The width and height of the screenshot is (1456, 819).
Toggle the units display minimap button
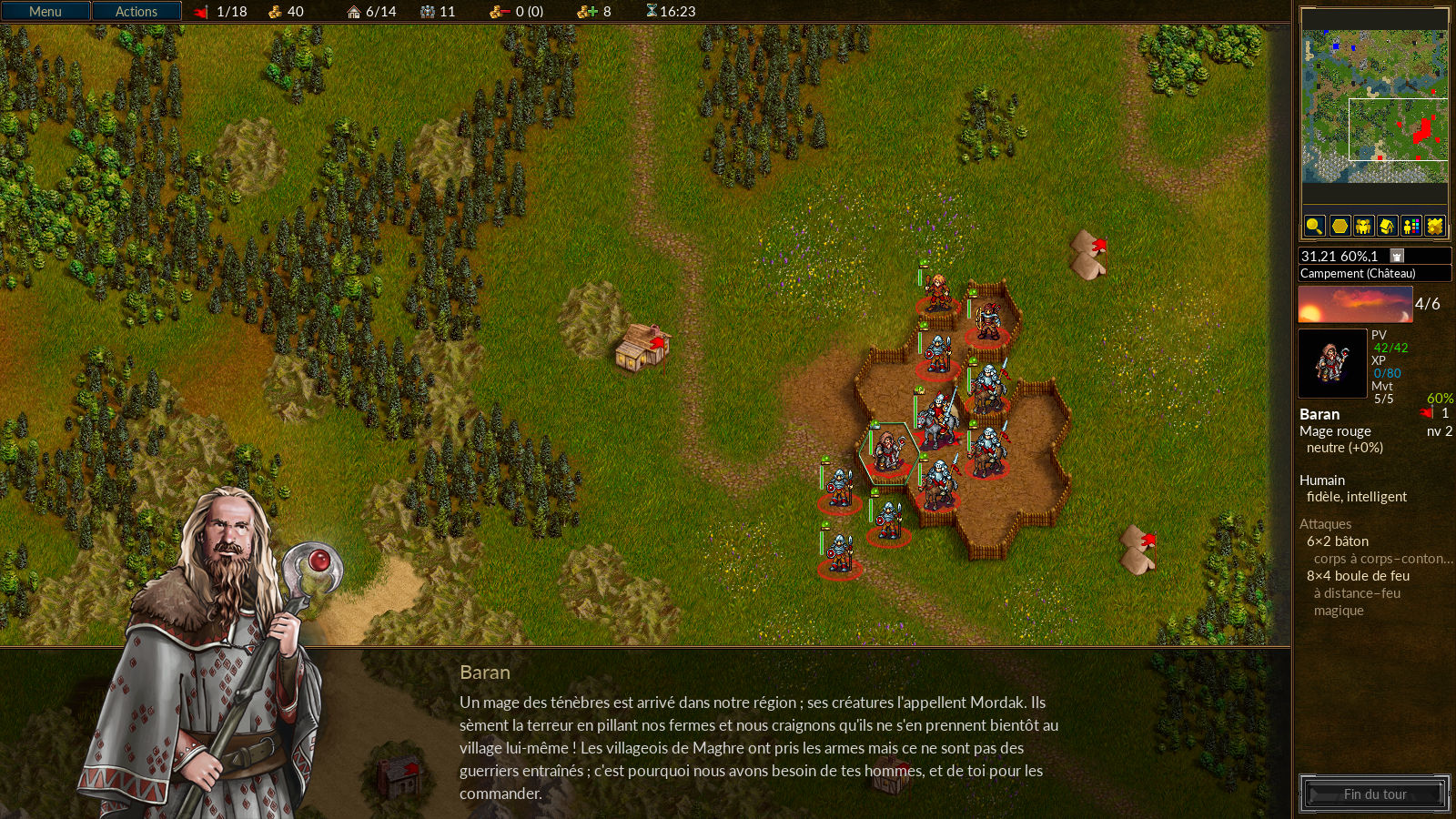coord(1363,226)
